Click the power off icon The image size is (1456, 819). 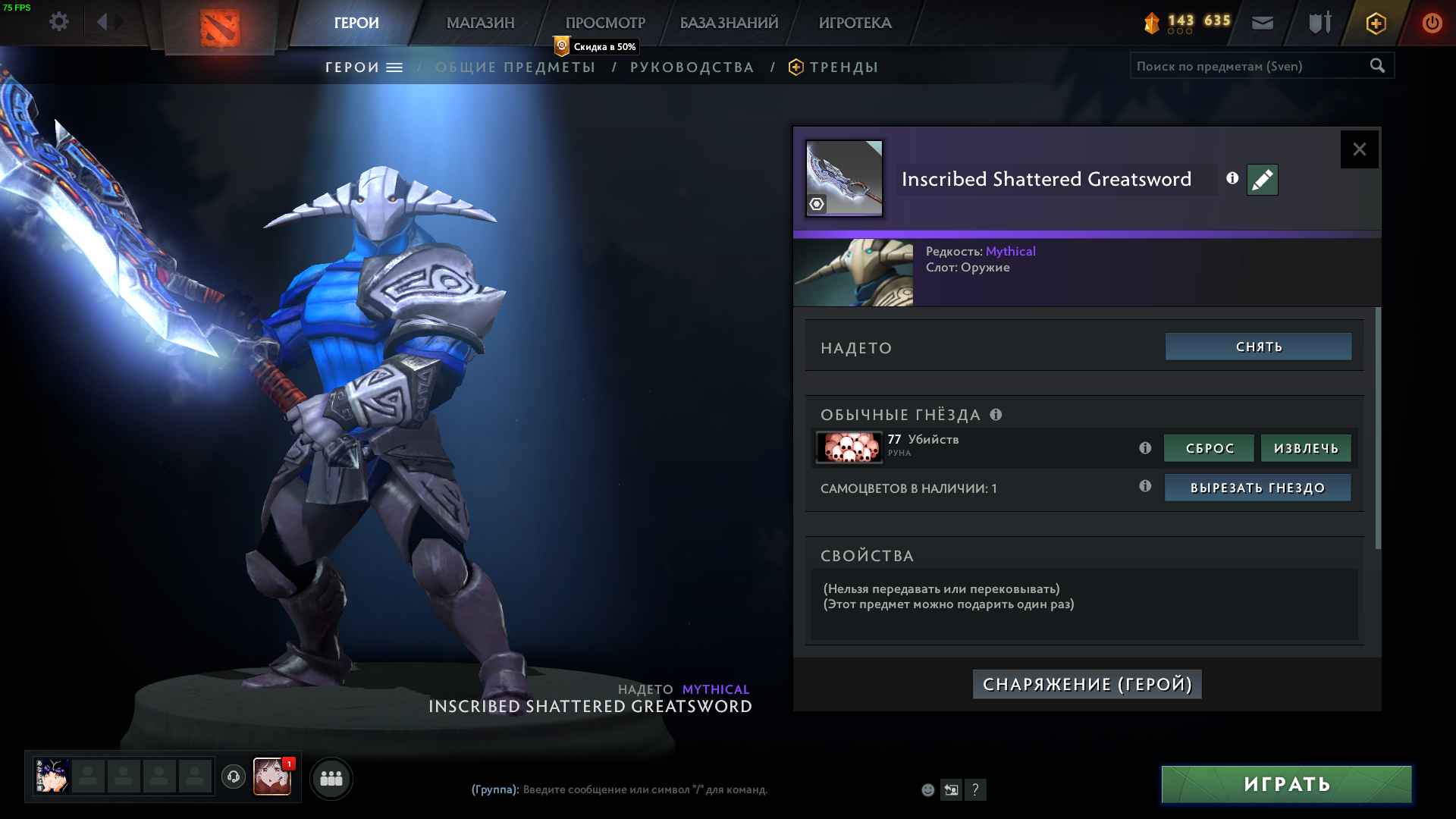click(x=1432, y=23)
